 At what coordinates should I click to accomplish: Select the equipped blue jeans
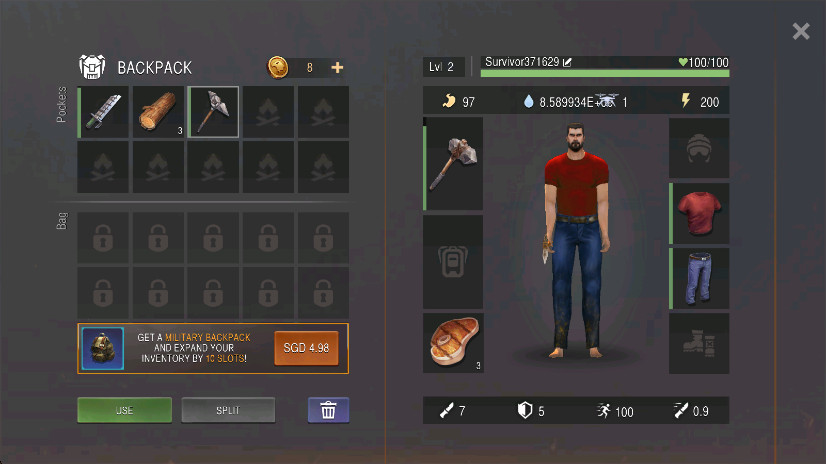click(x=699, y=278)
